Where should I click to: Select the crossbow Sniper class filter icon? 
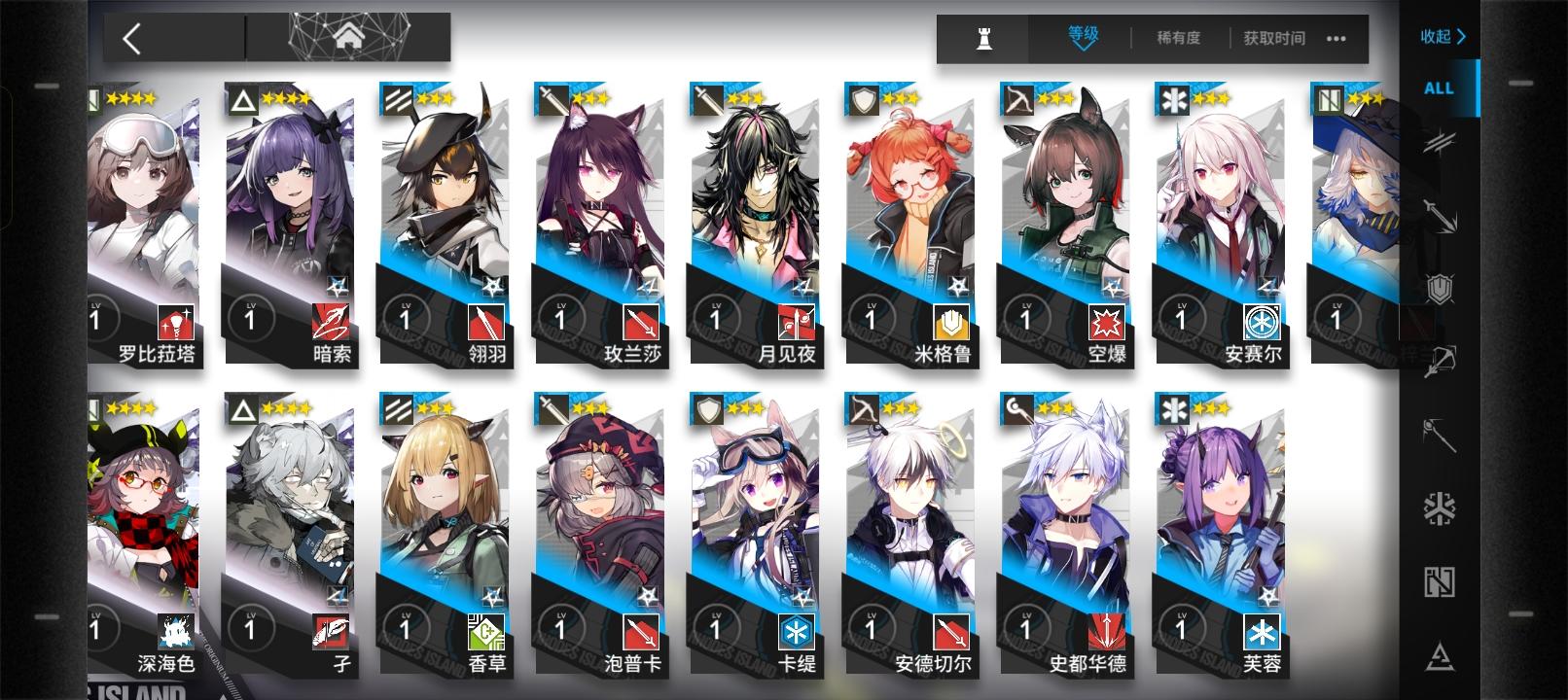[1443, 362]
